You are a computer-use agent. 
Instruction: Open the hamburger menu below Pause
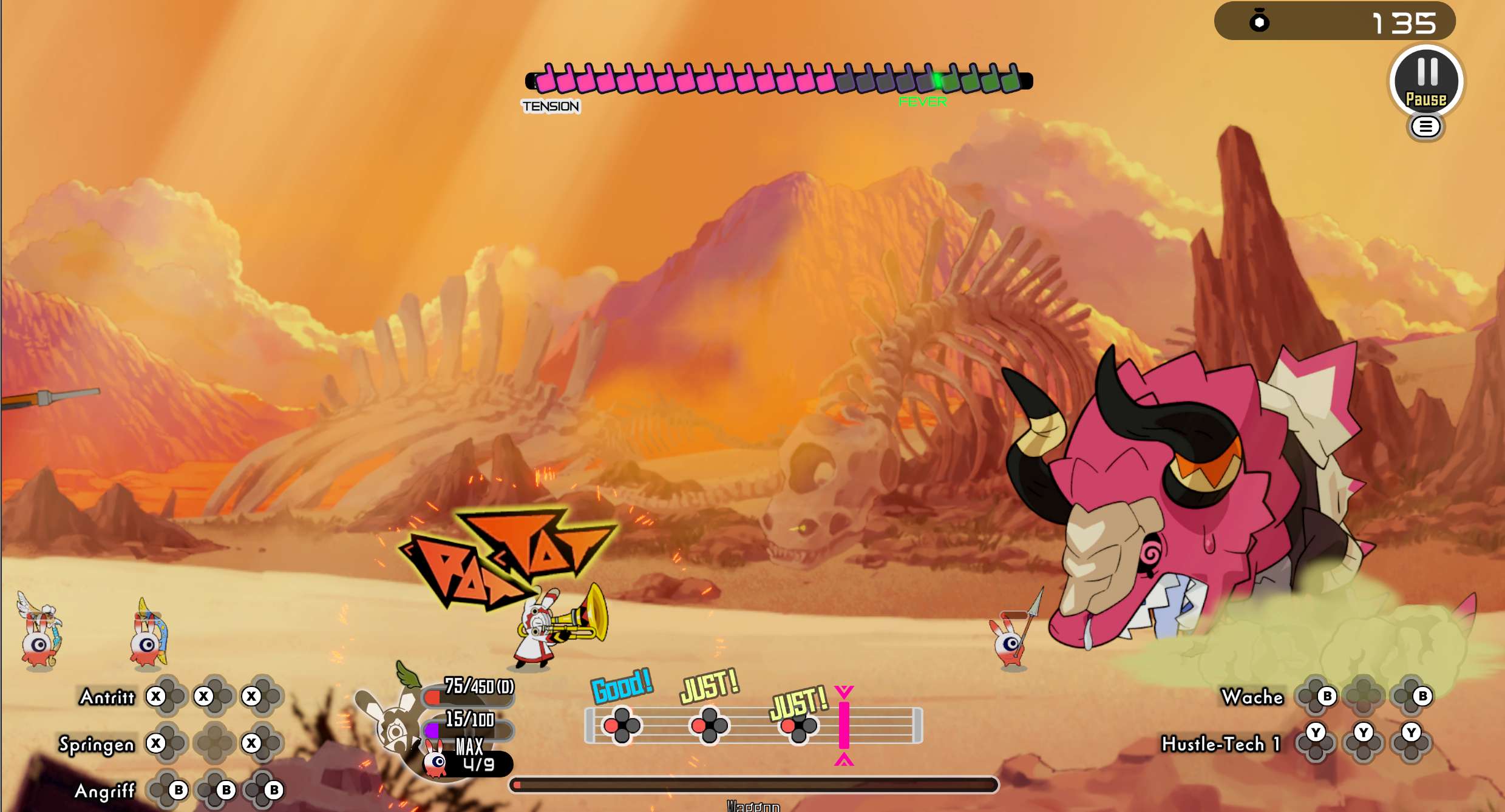click(1425, 127)
